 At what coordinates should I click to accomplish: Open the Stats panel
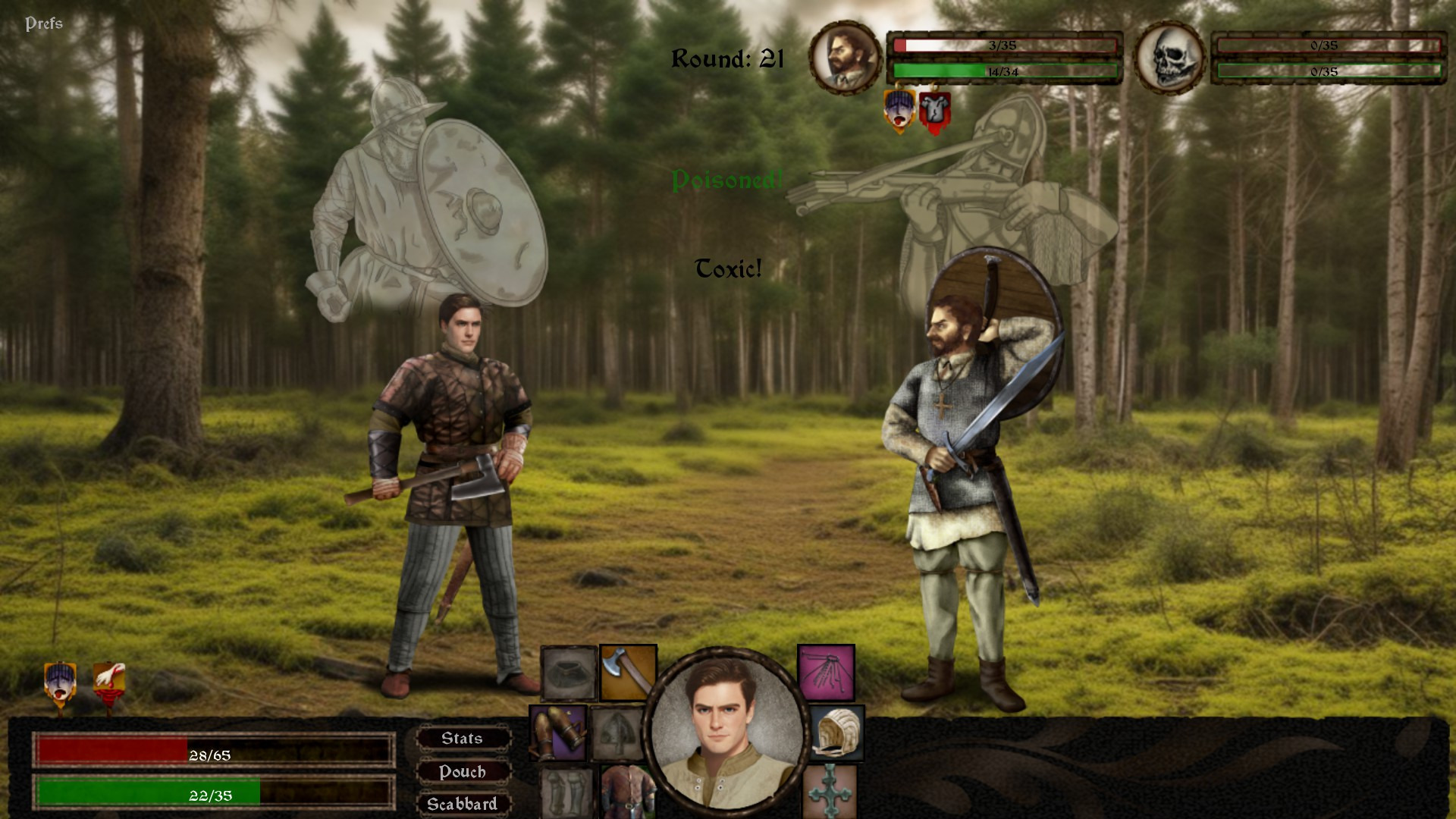point(462,739)
